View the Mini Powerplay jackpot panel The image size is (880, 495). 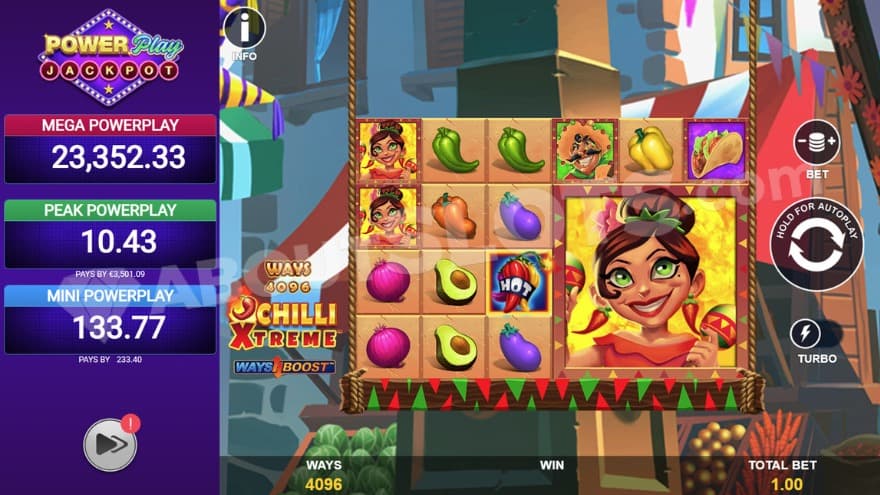[x=110, y=319]
